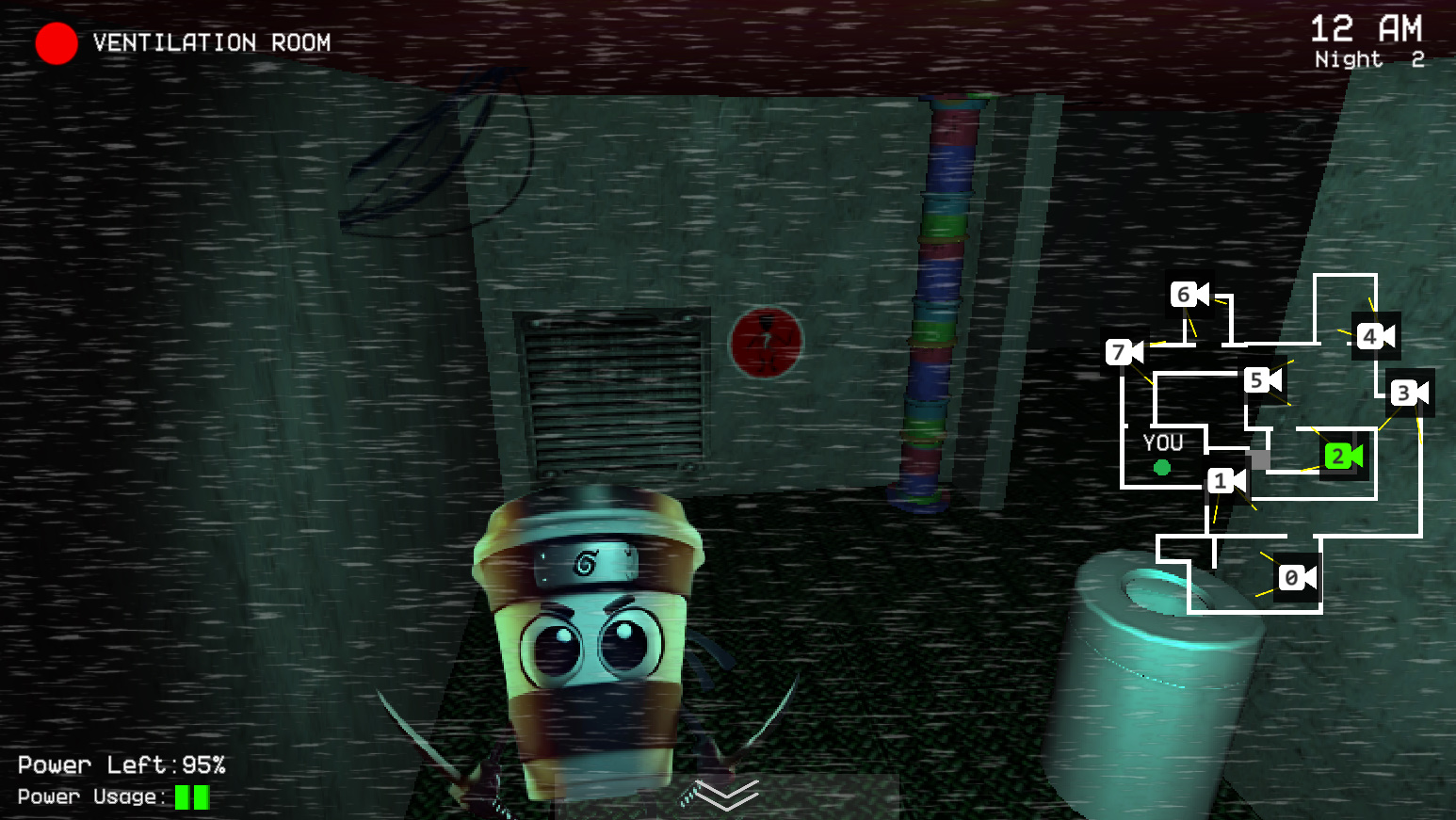1456x820 pixels.
Task: Click the Power Left 95% readout
Action: tap(122, 764)
